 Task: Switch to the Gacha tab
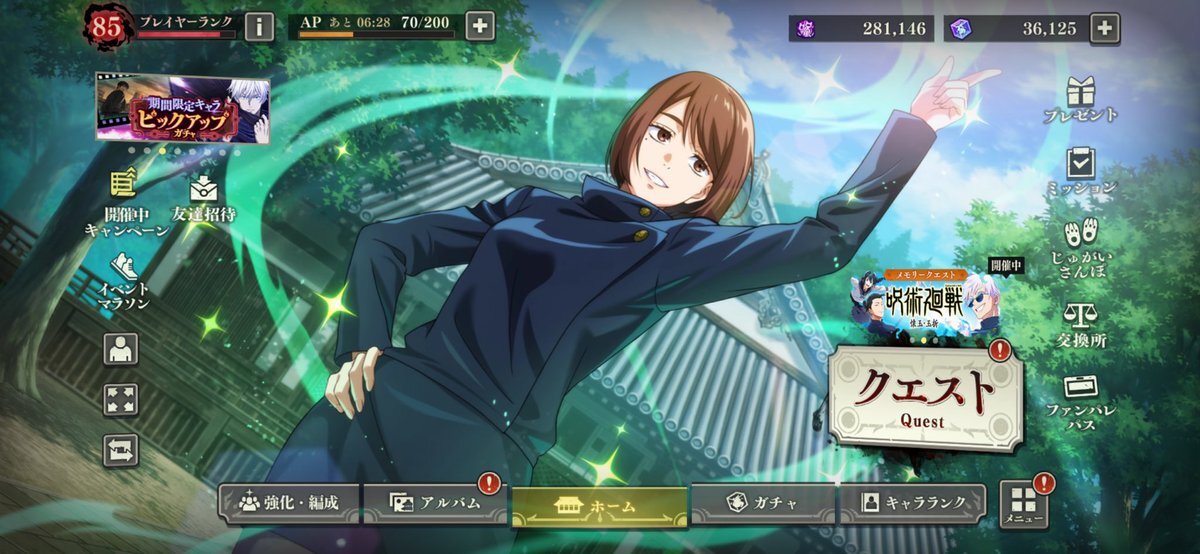point(762,504)
